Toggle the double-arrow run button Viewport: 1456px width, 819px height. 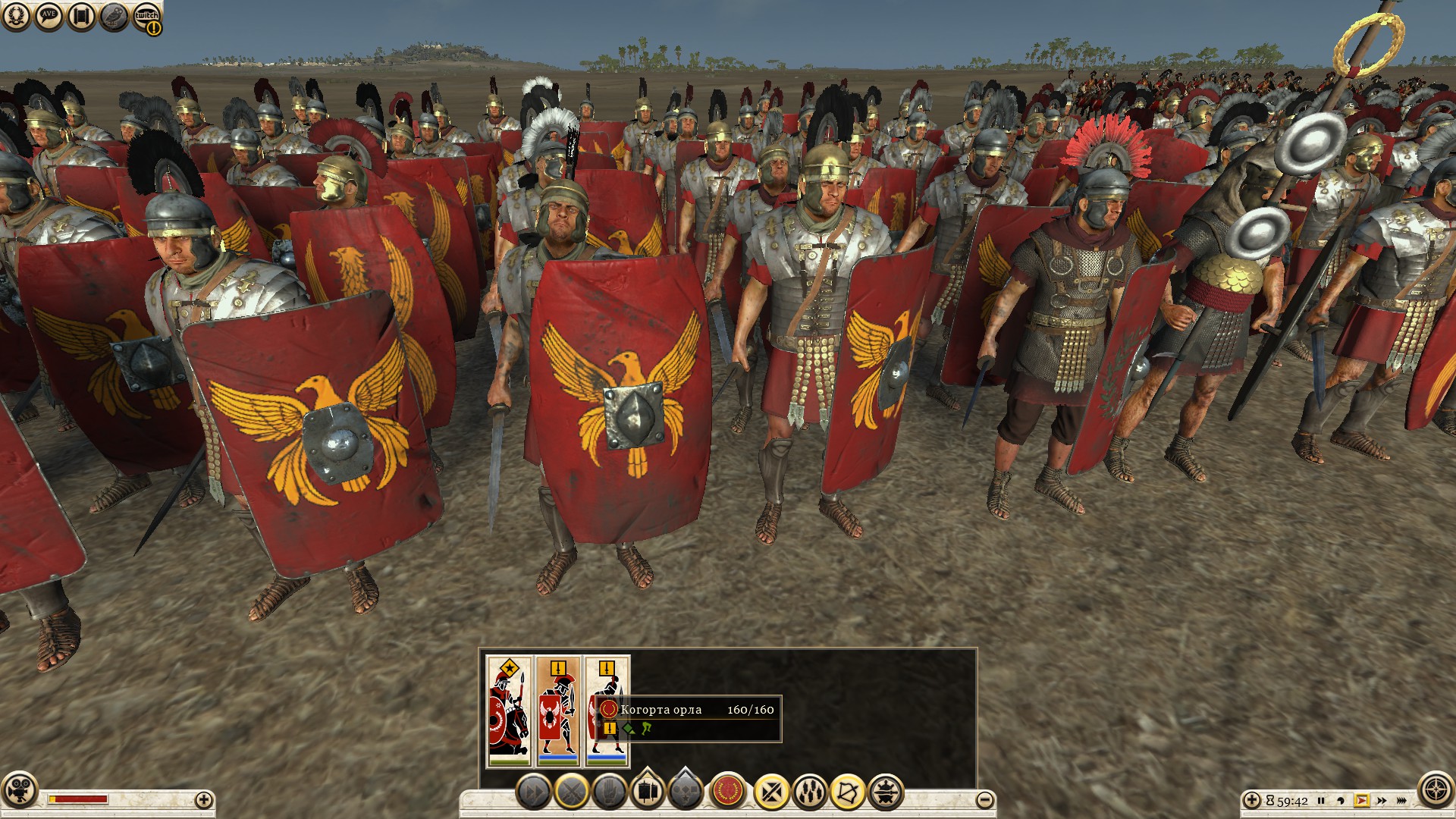pos(533,793)
